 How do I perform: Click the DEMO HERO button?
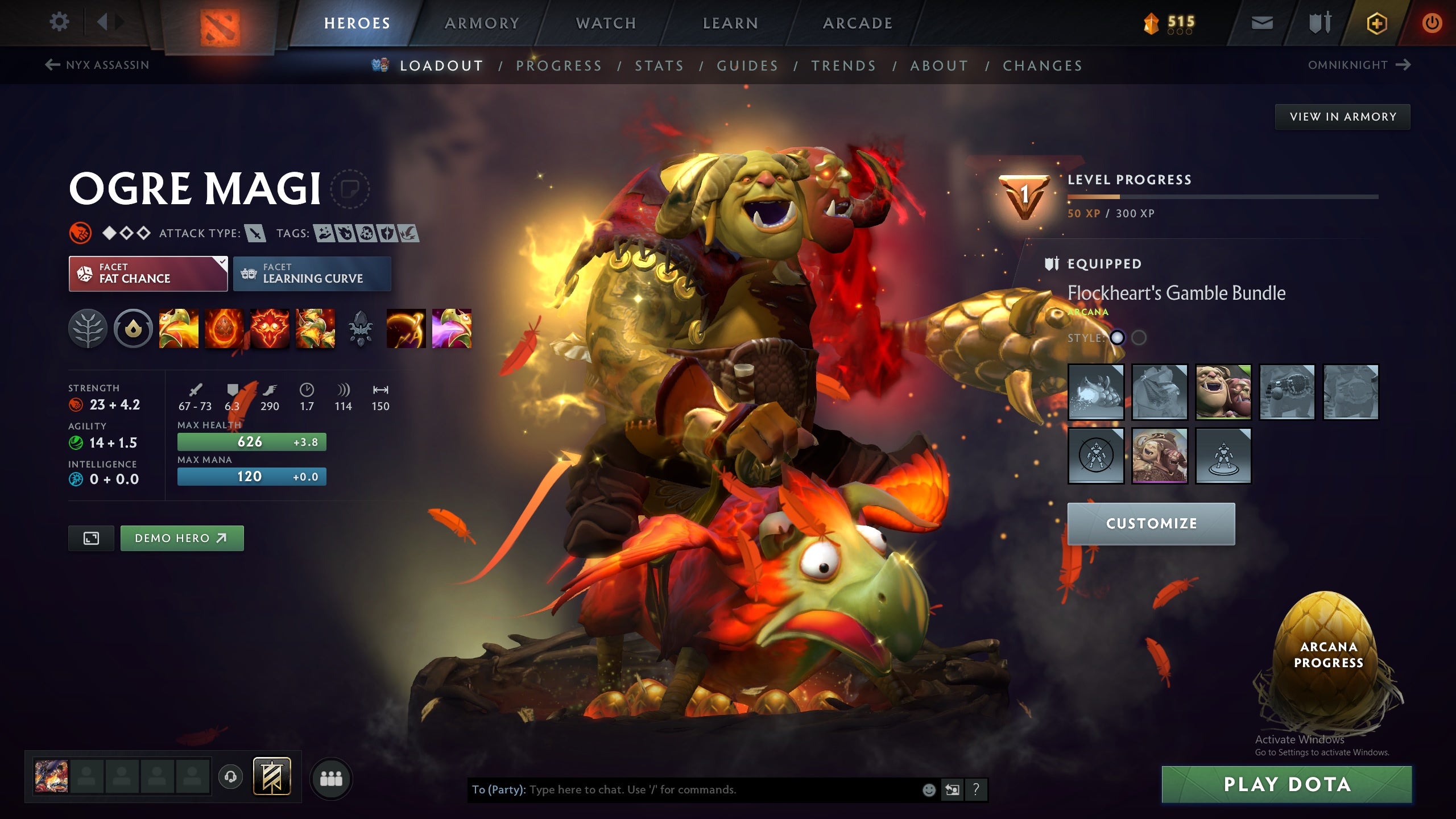tap(181, 537)
